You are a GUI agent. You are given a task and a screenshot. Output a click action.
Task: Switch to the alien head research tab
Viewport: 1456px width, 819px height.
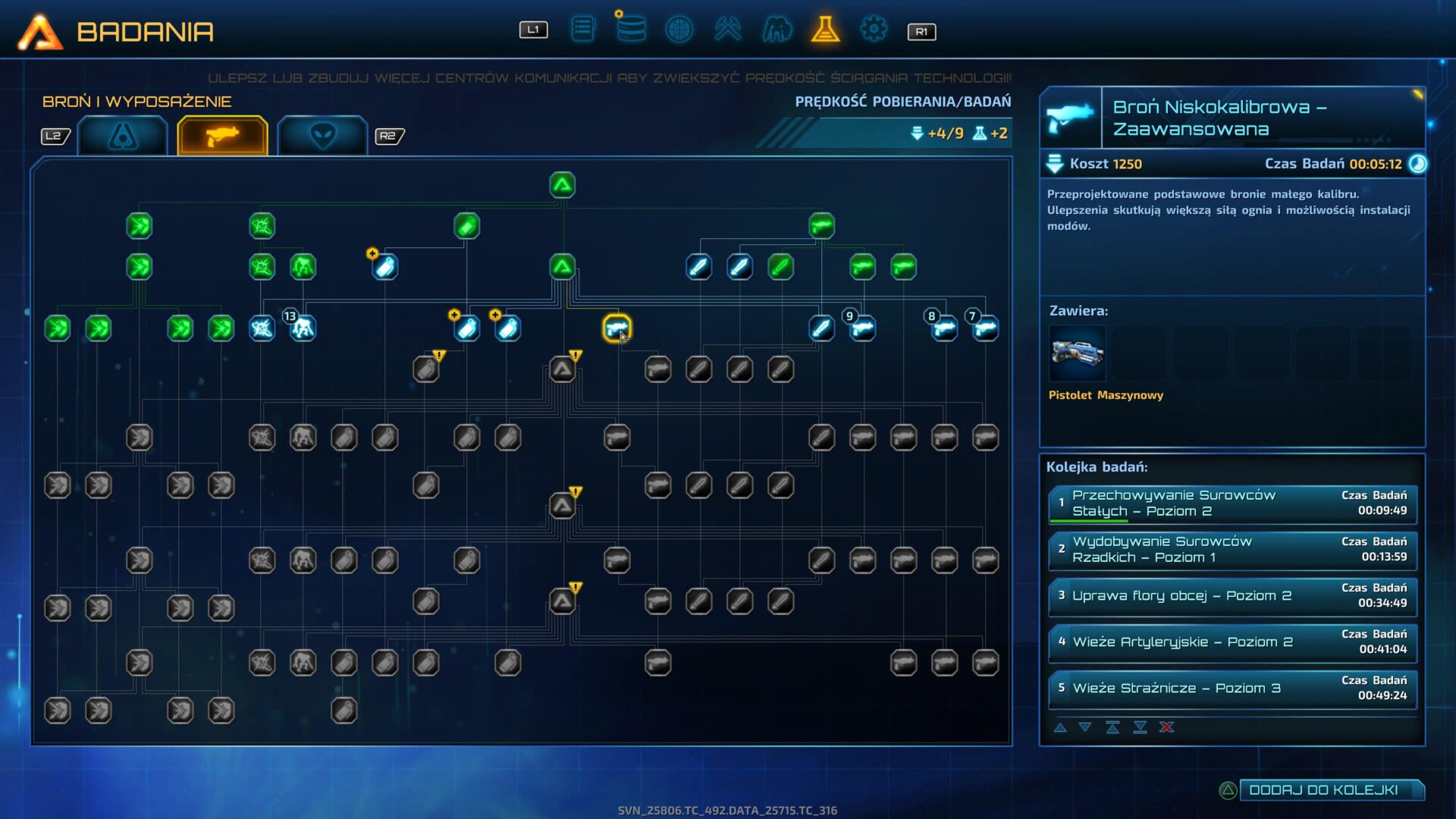[322, 136]
